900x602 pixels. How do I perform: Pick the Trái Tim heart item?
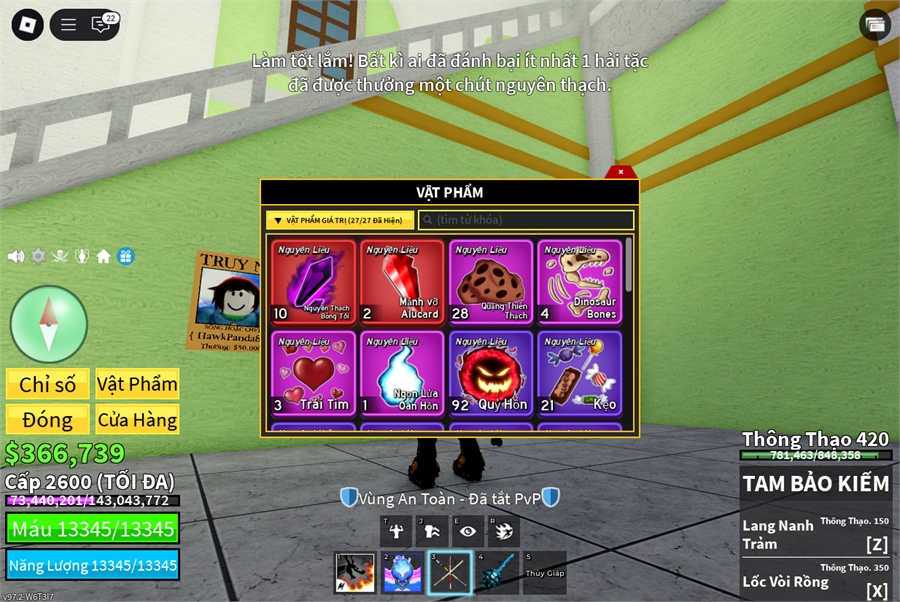313,373
